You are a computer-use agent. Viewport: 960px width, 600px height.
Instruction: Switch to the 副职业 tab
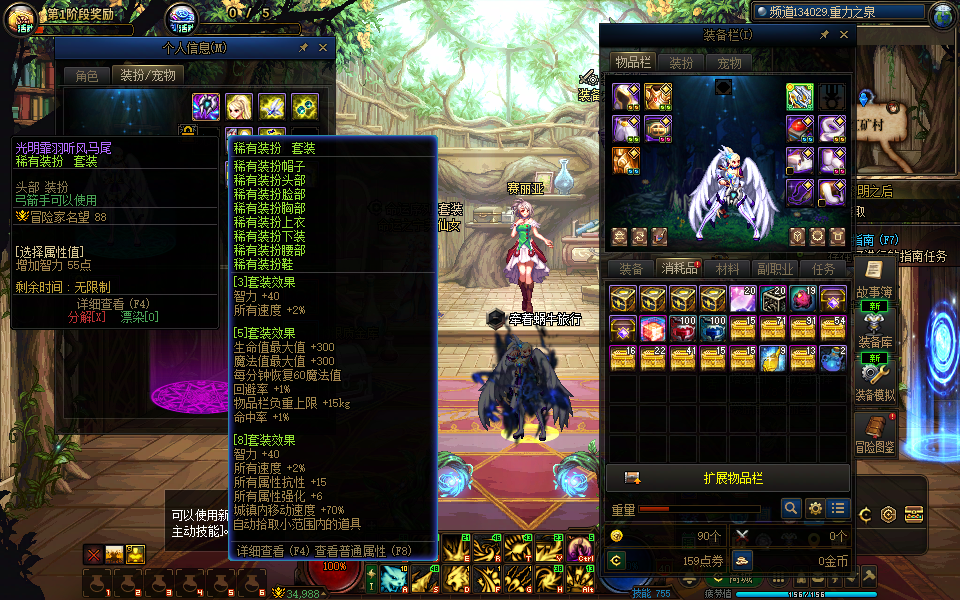pos(775,268)
